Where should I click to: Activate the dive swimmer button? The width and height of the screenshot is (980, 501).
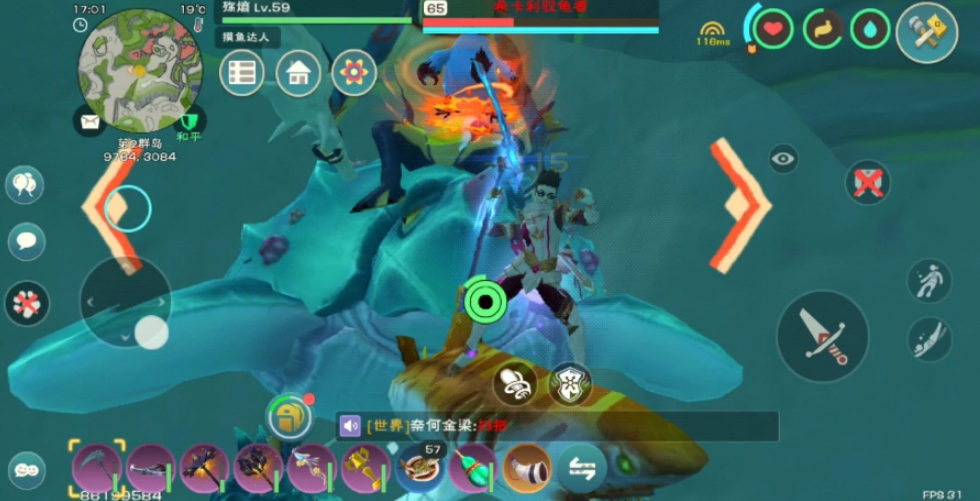pos(929,339)
